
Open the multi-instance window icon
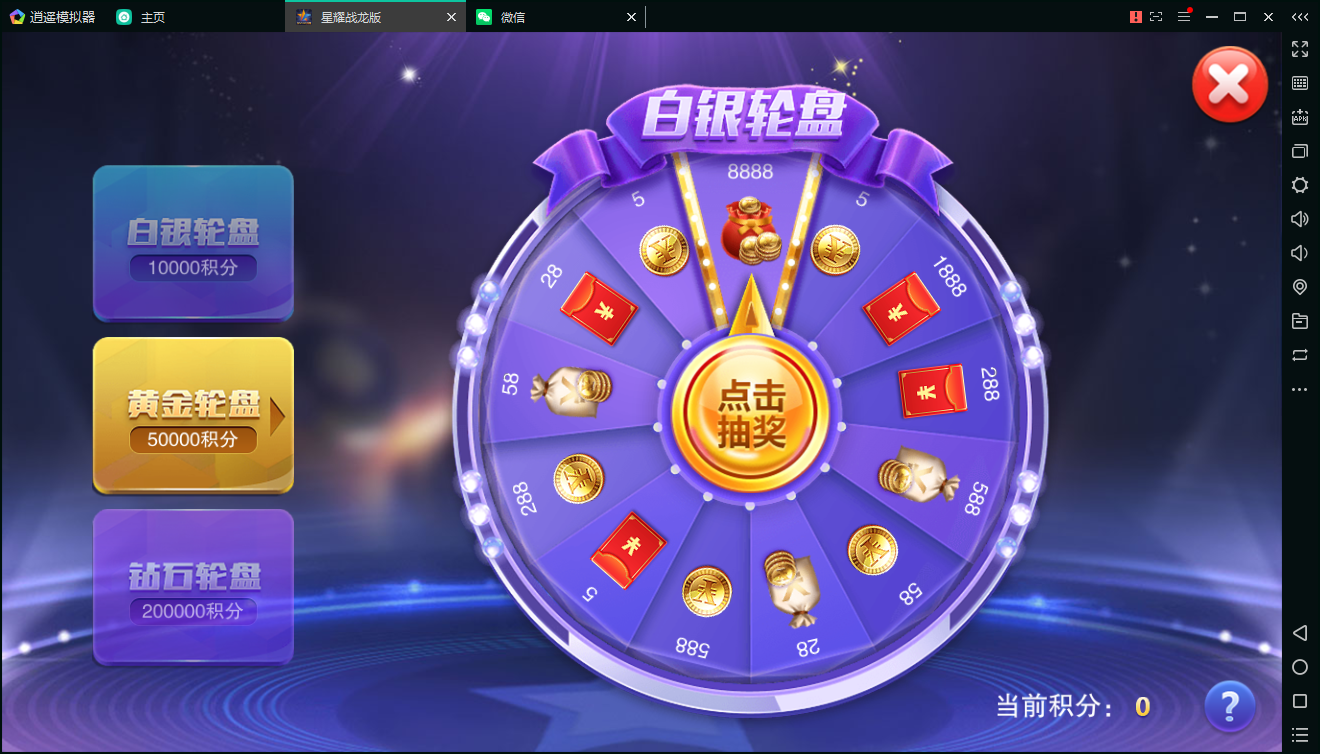[1299, 151]
